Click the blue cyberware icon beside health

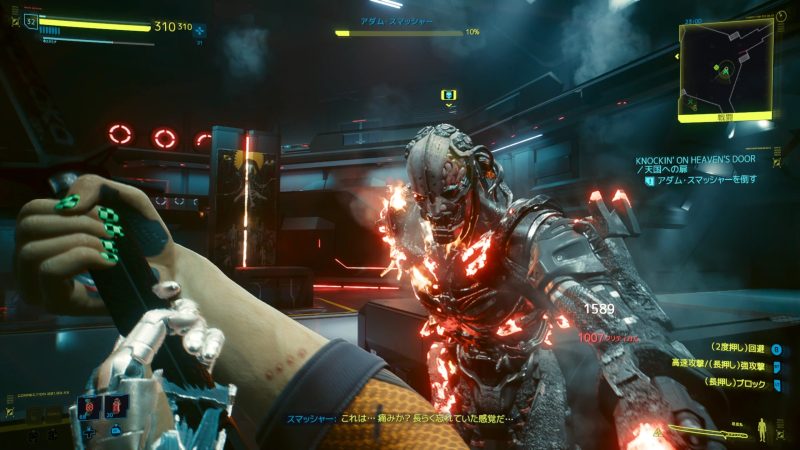tap(200, 29)
